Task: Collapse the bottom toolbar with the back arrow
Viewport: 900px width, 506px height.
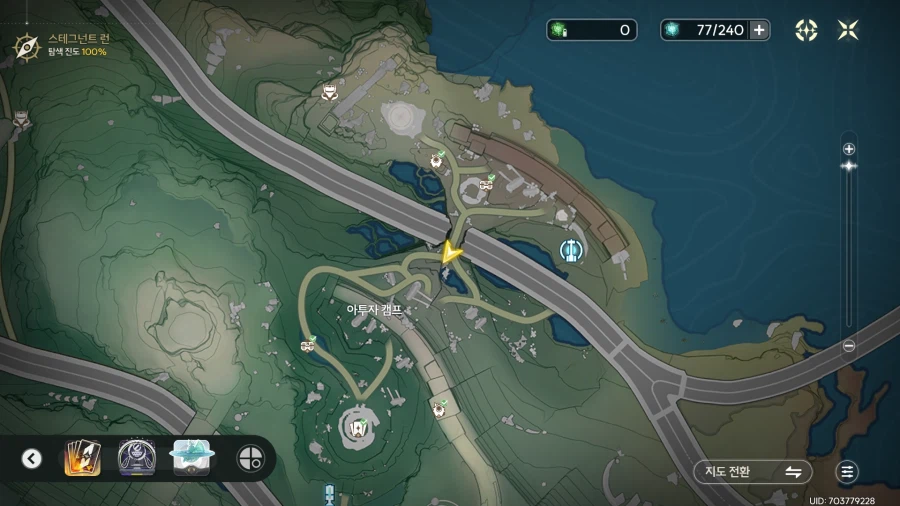Action: [32, 458]
